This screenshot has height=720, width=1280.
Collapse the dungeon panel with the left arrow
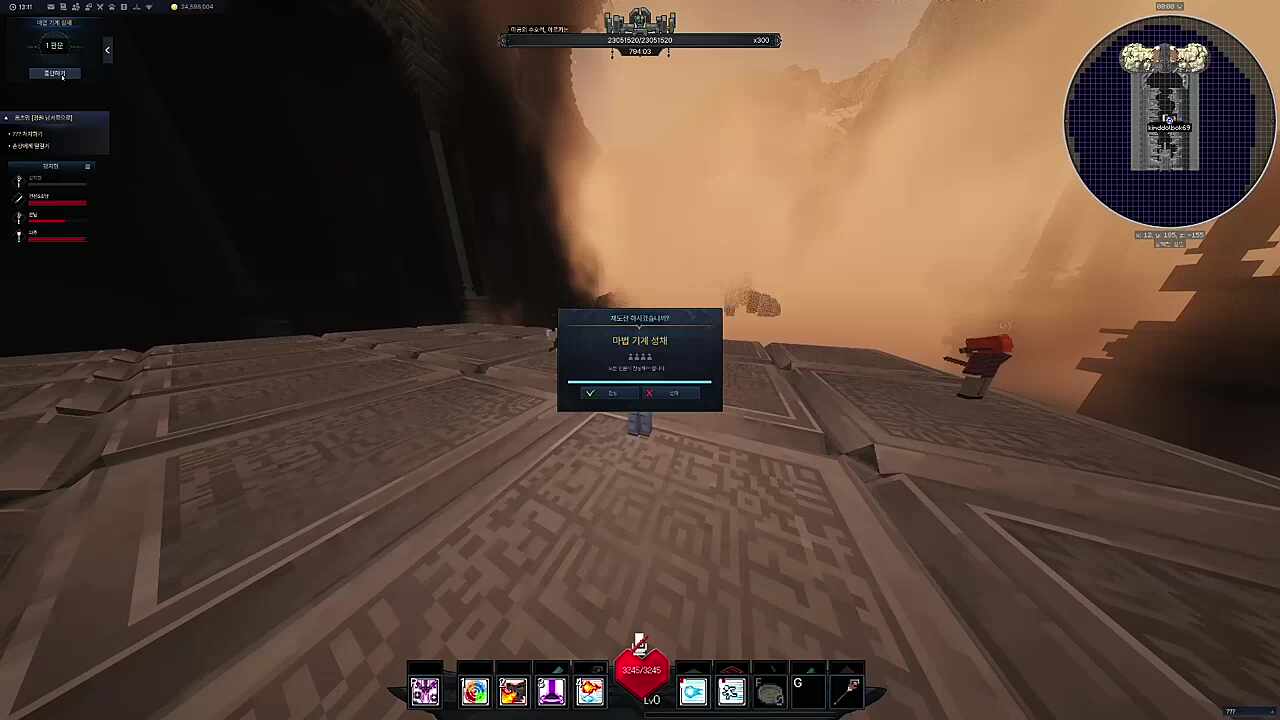point(107,49)
